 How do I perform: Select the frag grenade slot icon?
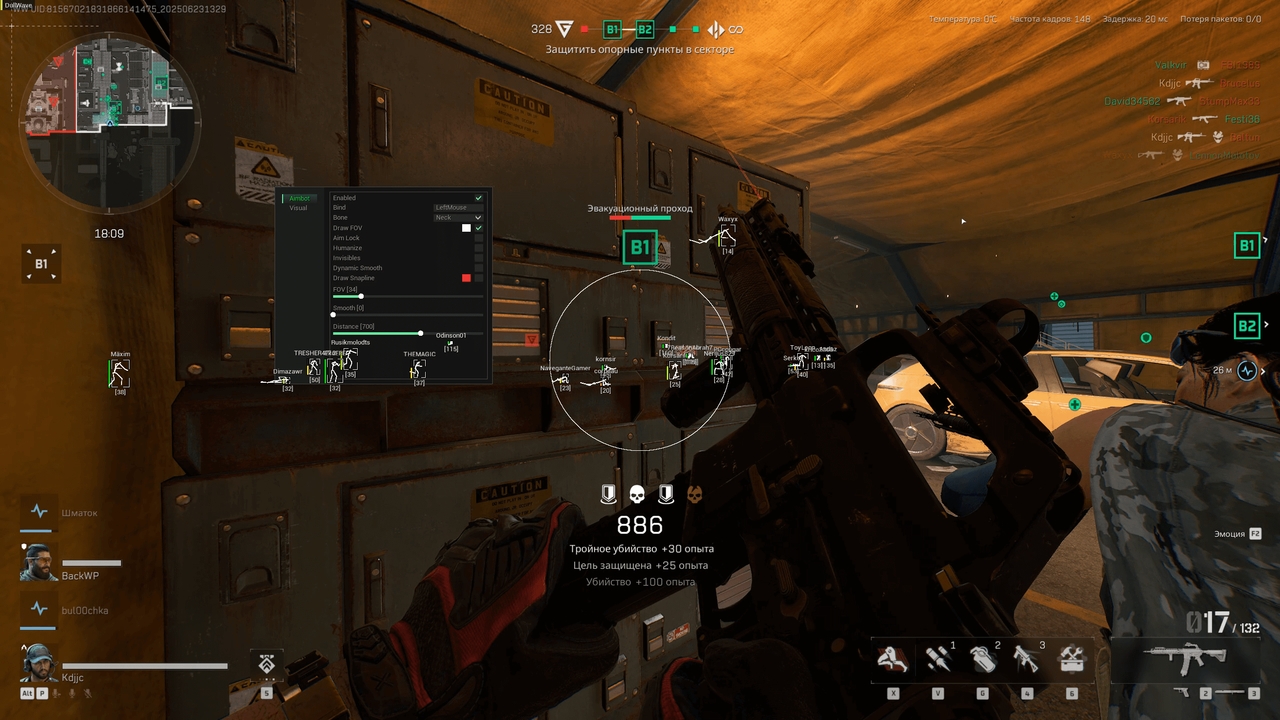coord(985,658)
